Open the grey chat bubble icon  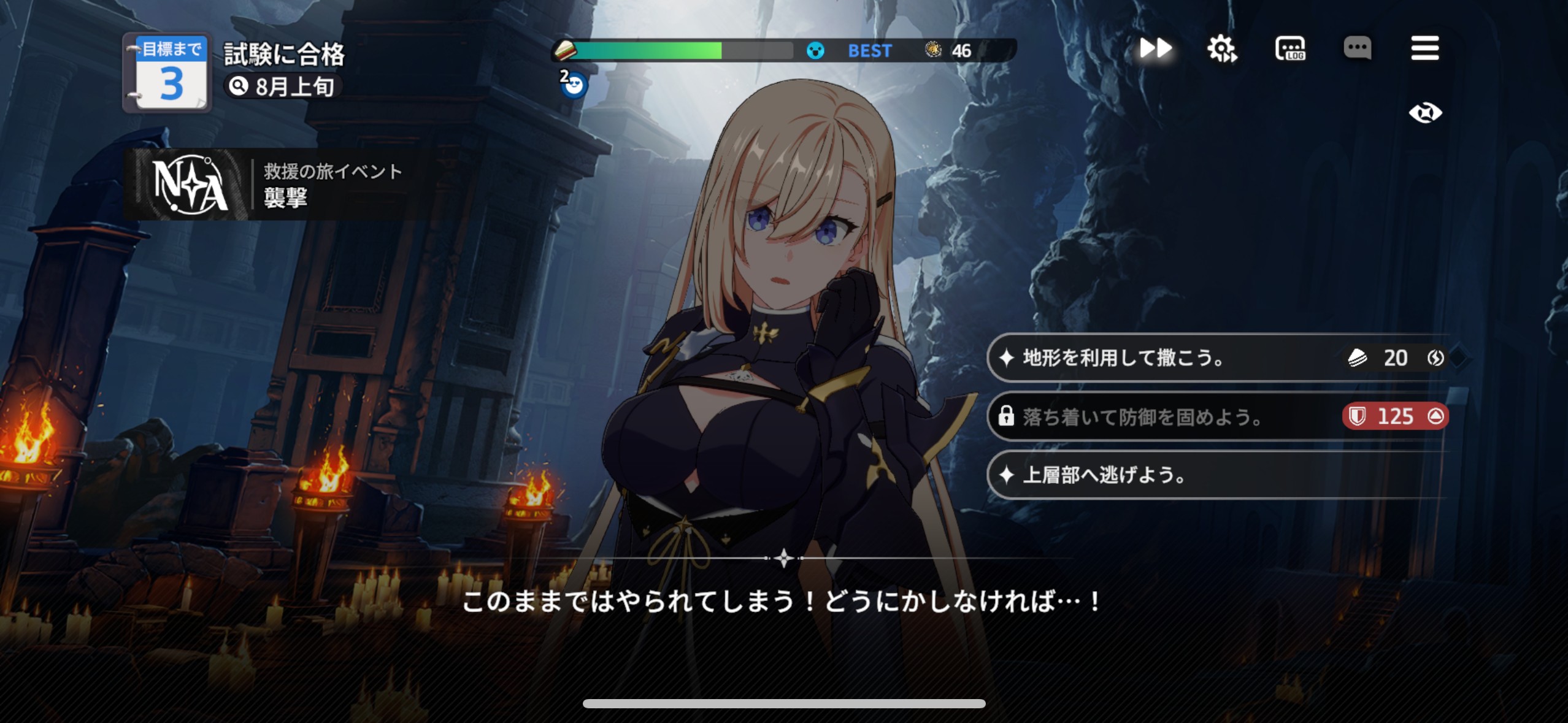tap(1359, 49)
